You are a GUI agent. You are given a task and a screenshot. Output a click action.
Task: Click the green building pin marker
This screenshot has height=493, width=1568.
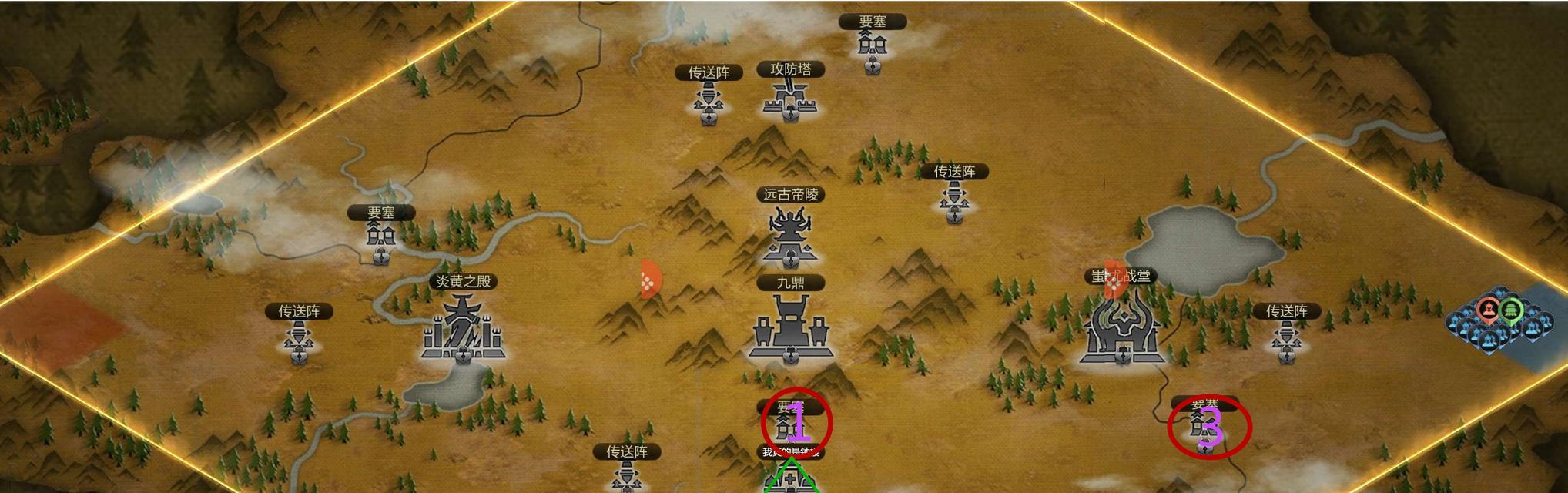[1512, 310]
